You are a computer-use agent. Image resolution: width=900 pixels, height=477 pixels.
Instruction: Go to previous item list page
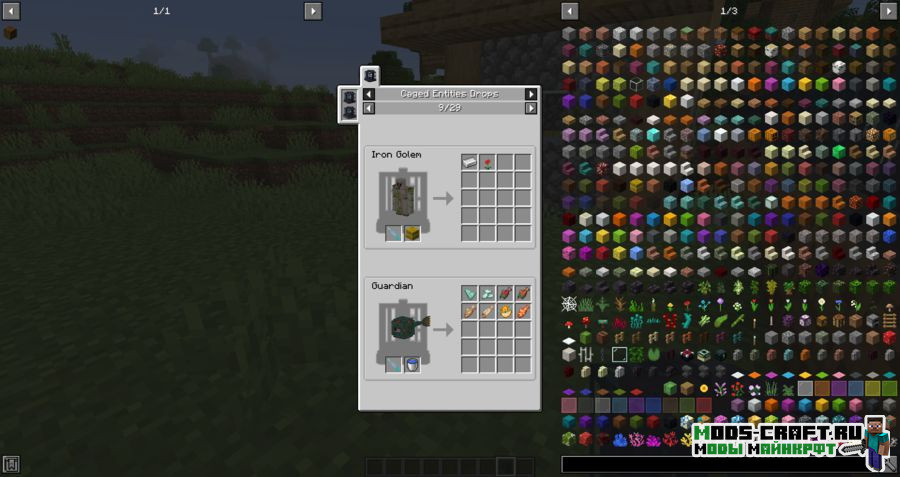(570, 11)
